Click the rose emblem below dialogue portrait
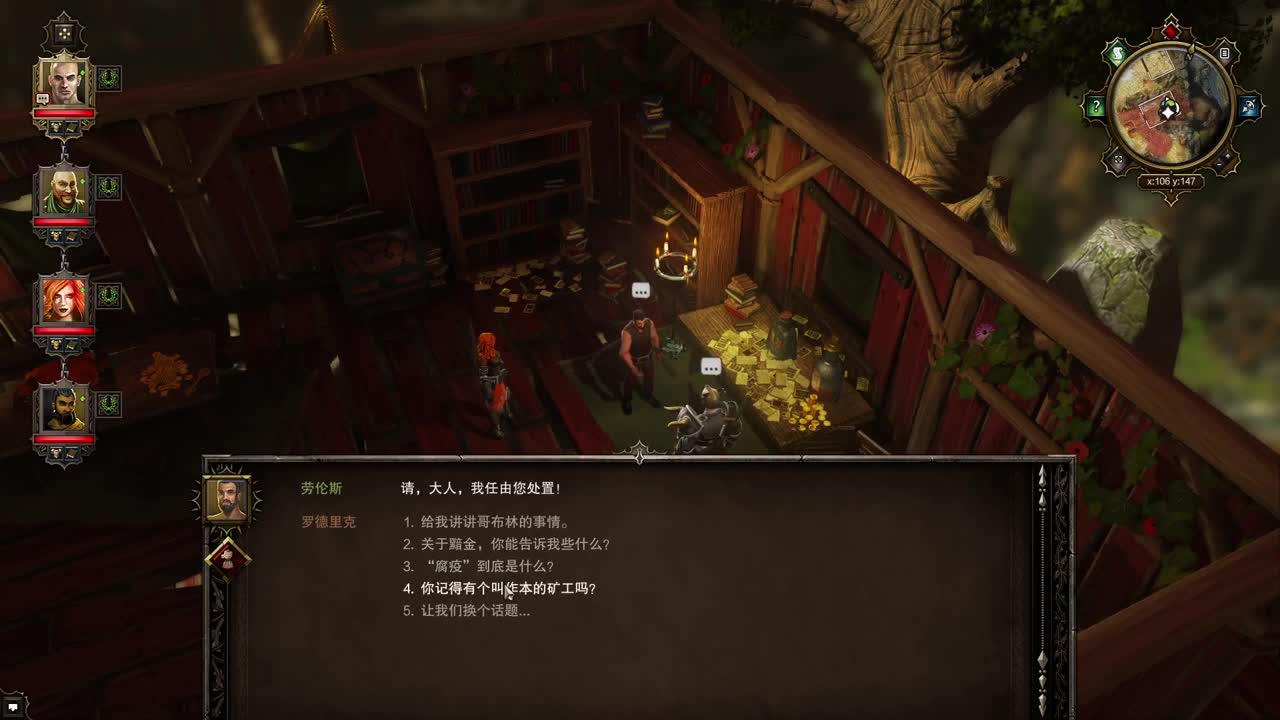Viewport: 1280px width, 720px height. pos(231,556)
